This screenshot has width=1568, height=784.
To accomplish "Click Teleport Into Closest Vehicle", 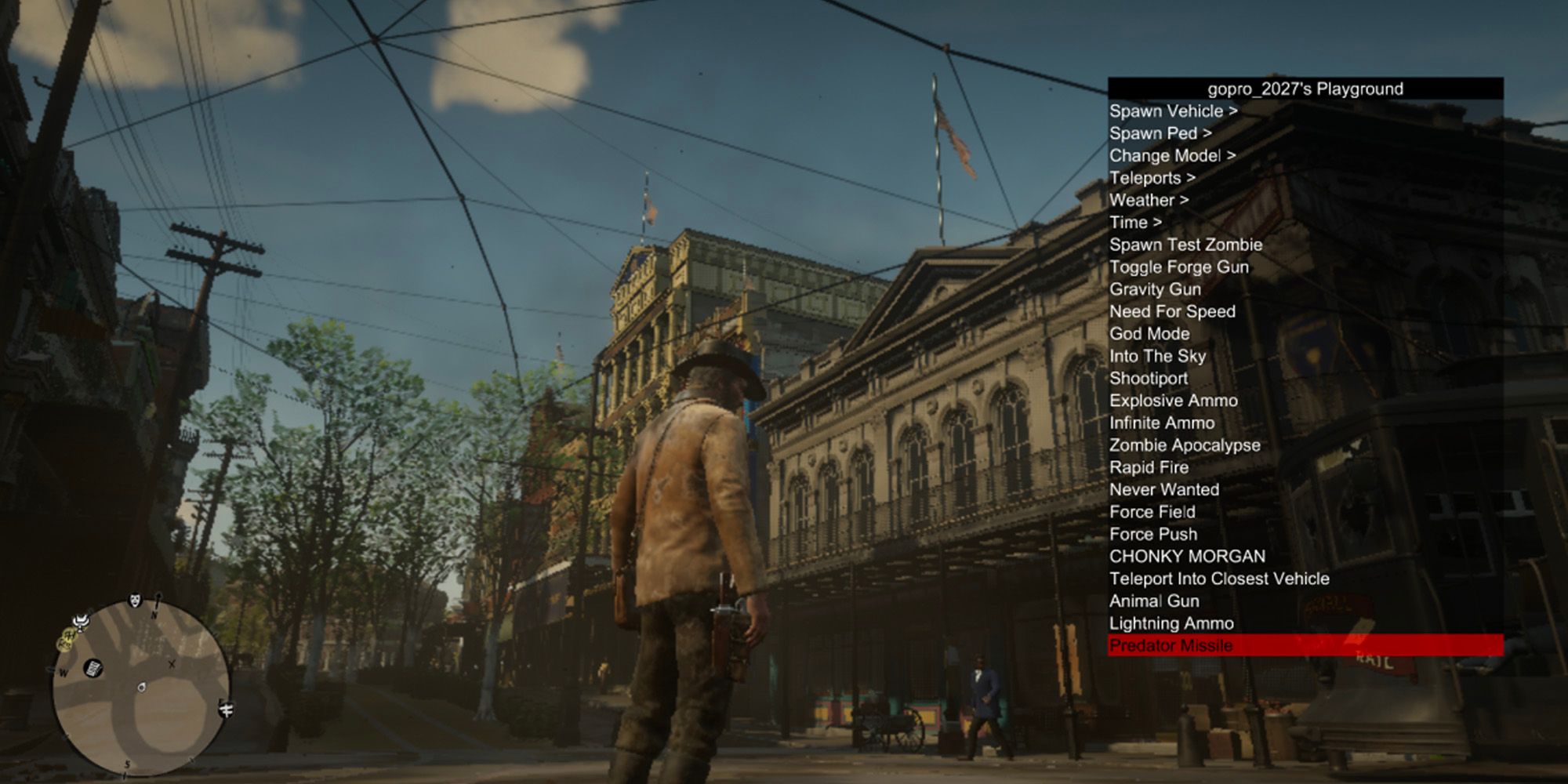I will coord(1218,579).
